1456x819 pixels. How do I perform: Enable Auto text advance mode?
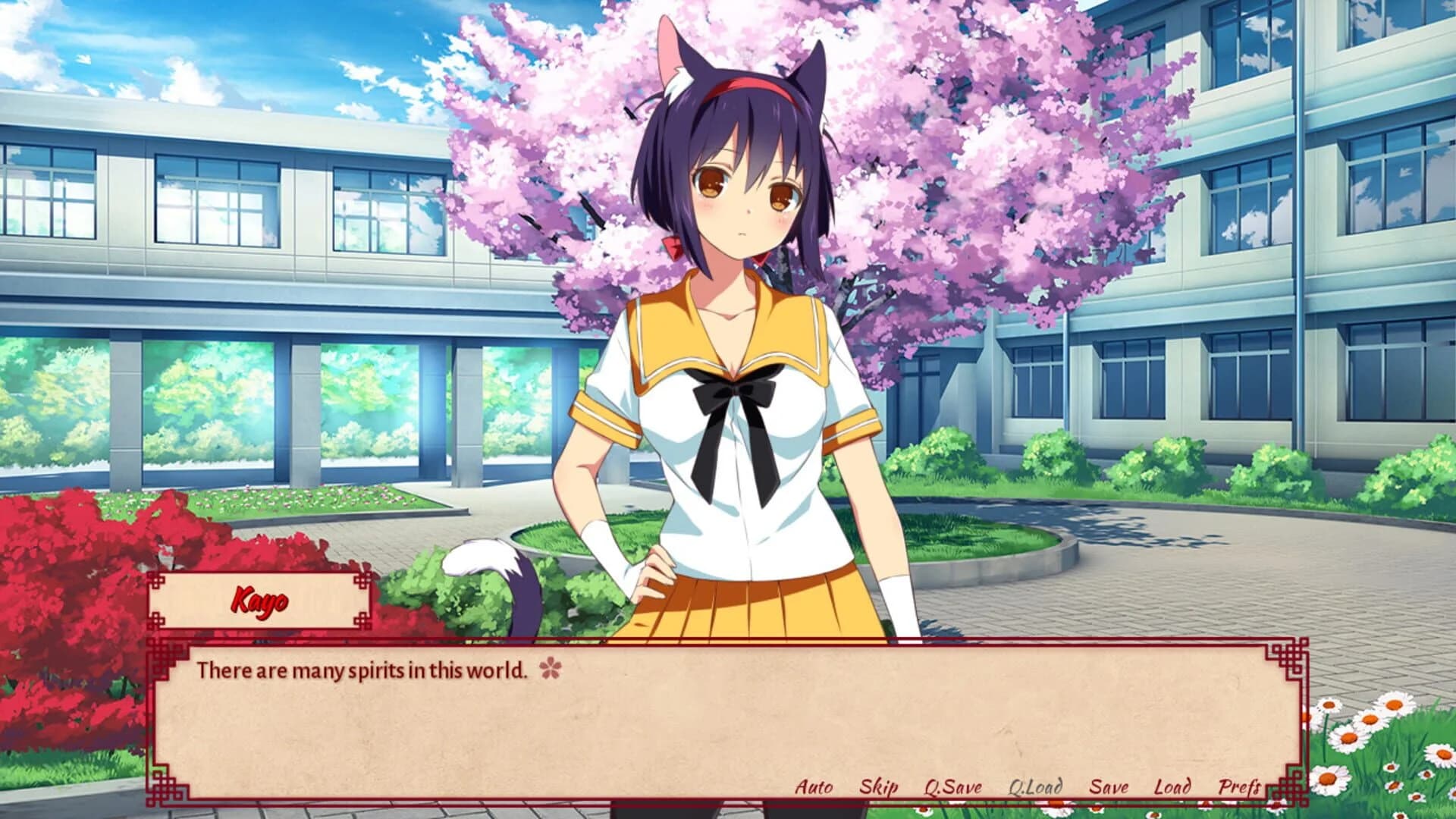[815, 787]
